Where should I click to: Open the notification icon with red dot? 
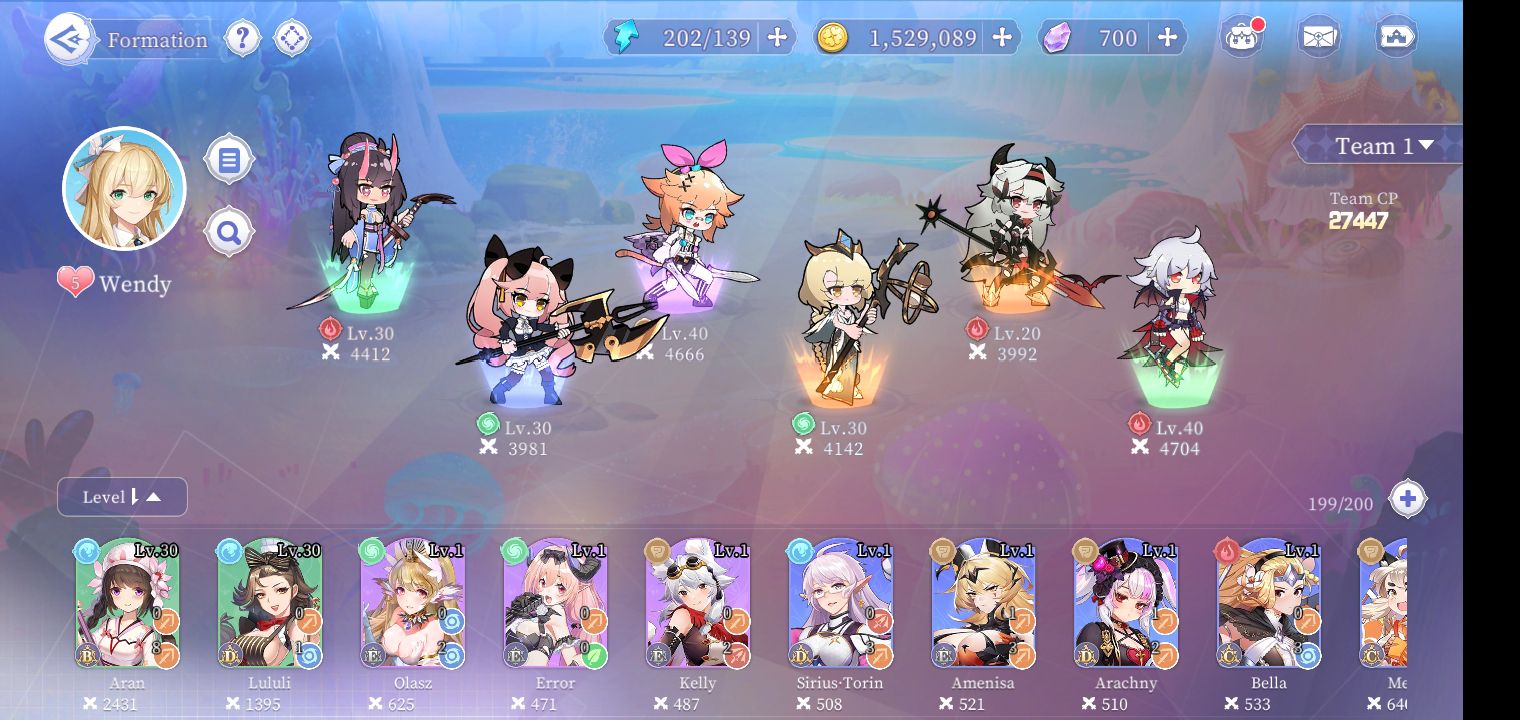pyautogui.click(x=1242, y=38)
